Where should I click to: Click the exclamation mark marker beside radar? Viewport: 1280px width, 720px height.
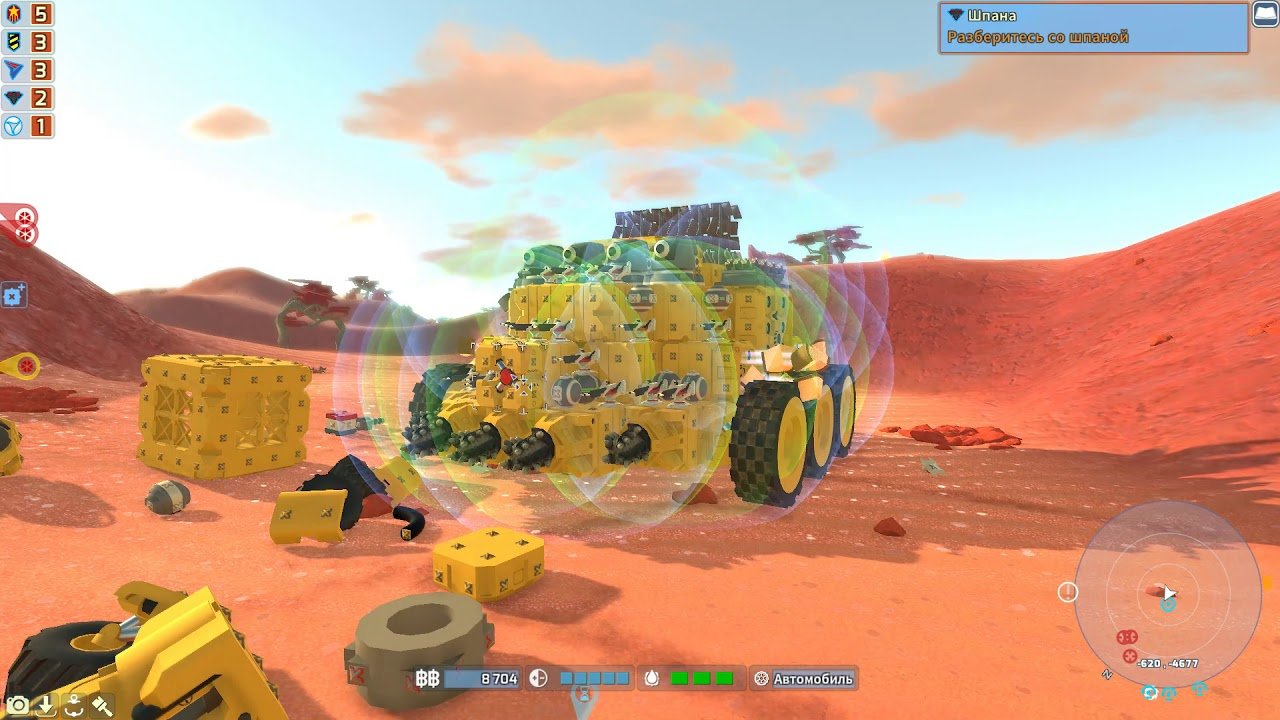[1068, 592]
